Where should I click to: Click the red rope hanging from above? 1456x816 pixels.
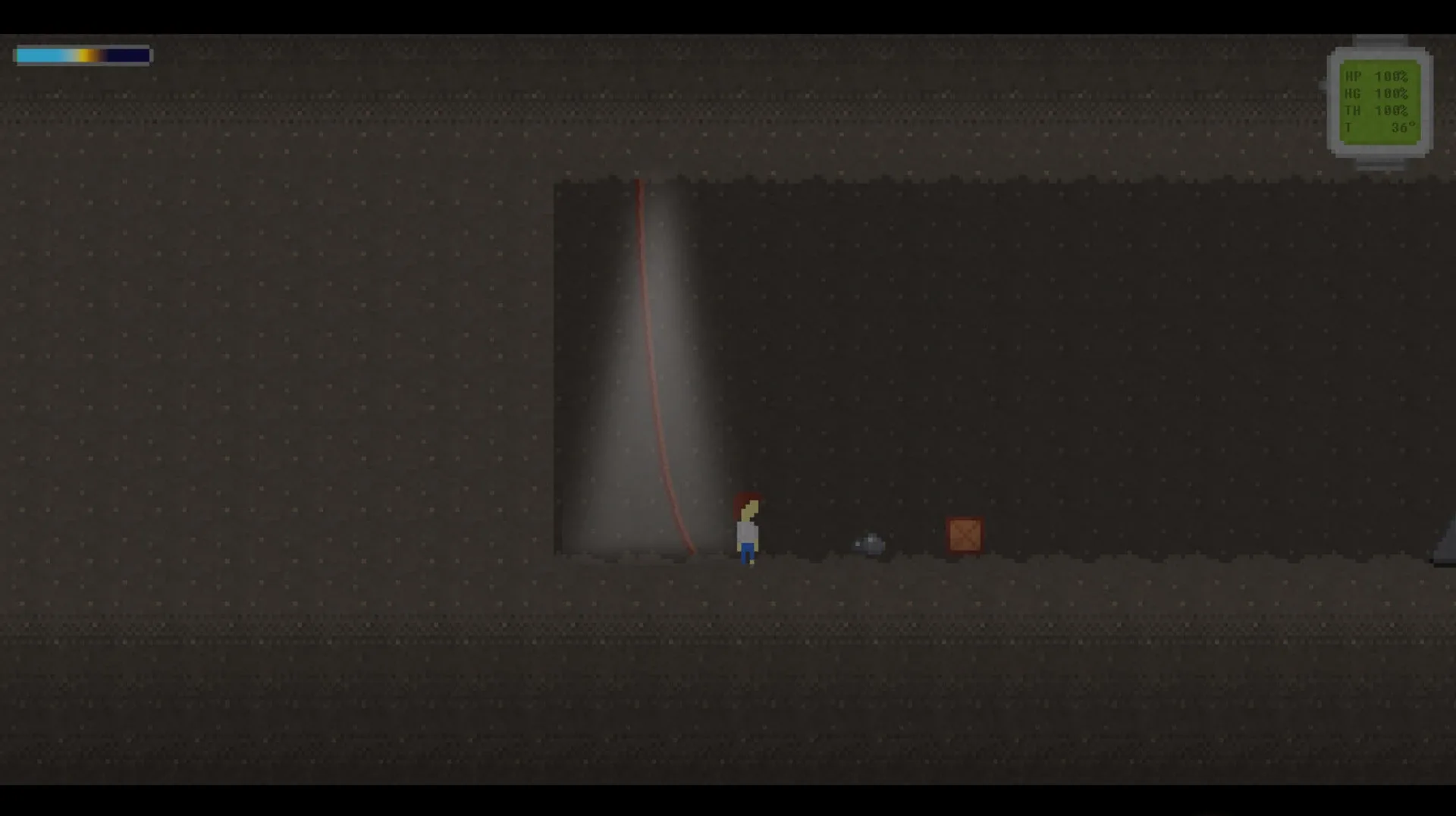click(652, 341)
